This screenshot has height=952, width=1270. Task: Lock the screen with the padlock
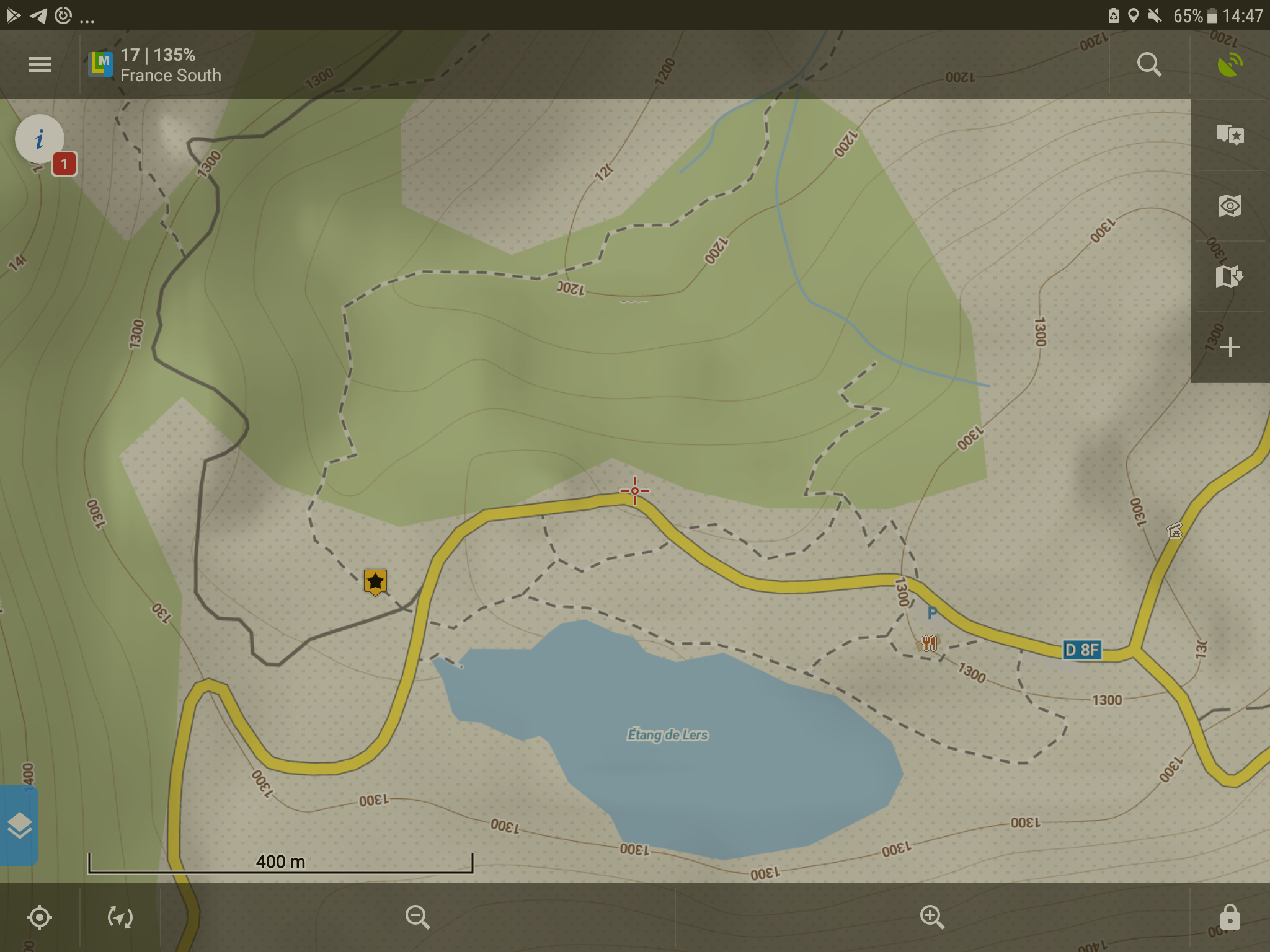pos(1230,917)
